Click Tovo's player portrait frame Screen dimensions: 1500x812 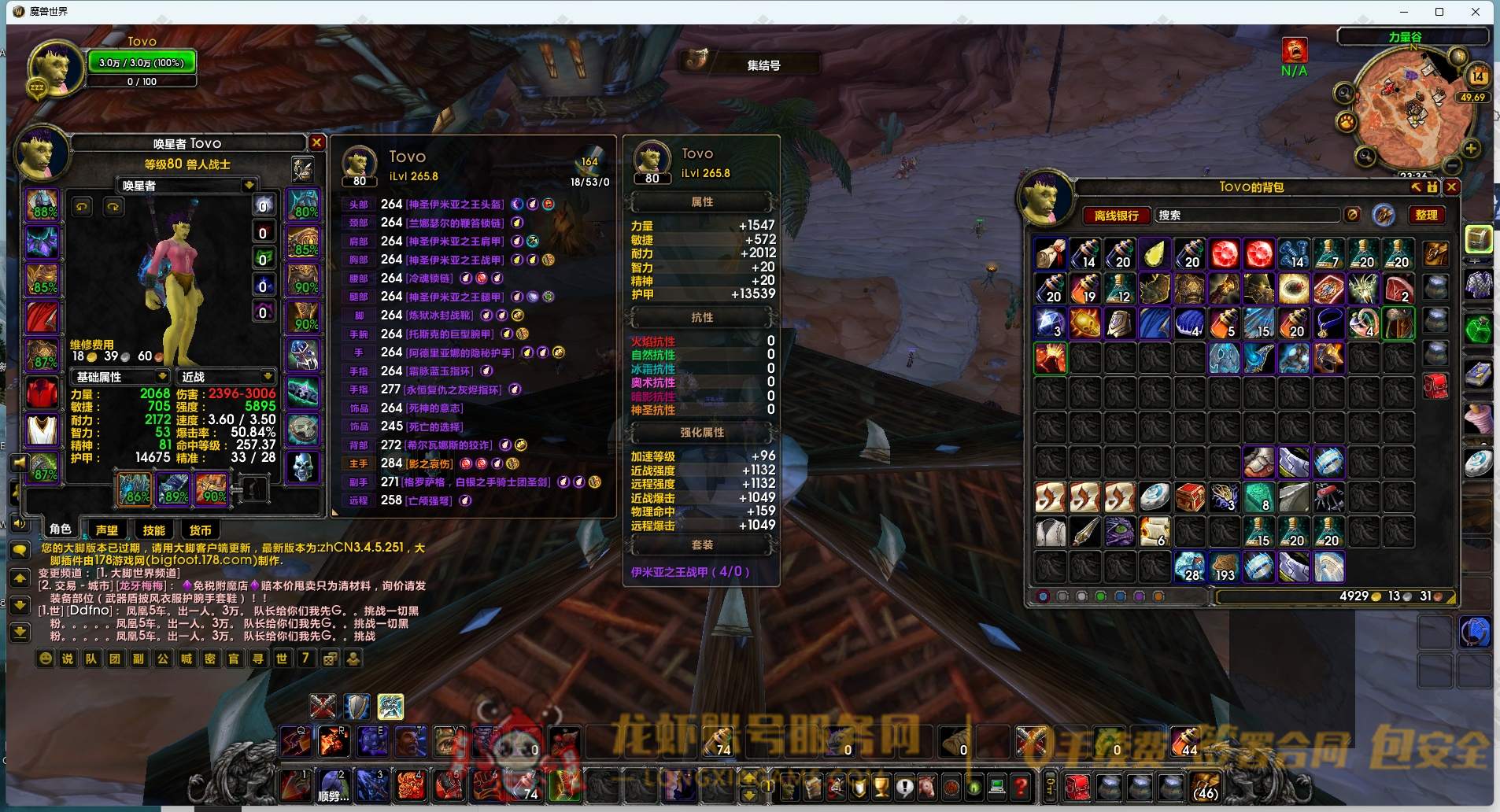pyautogui.click(x=57, y=68)
